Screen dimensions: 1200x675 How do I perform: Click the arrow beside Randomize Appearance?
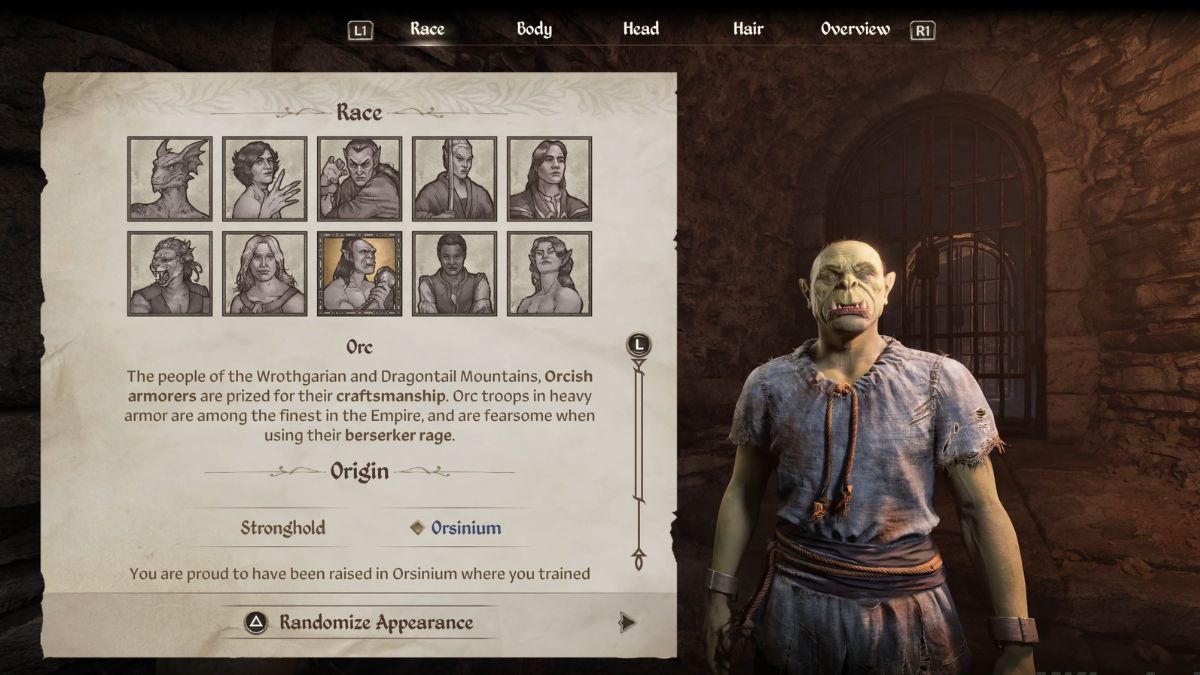point(627,623)
